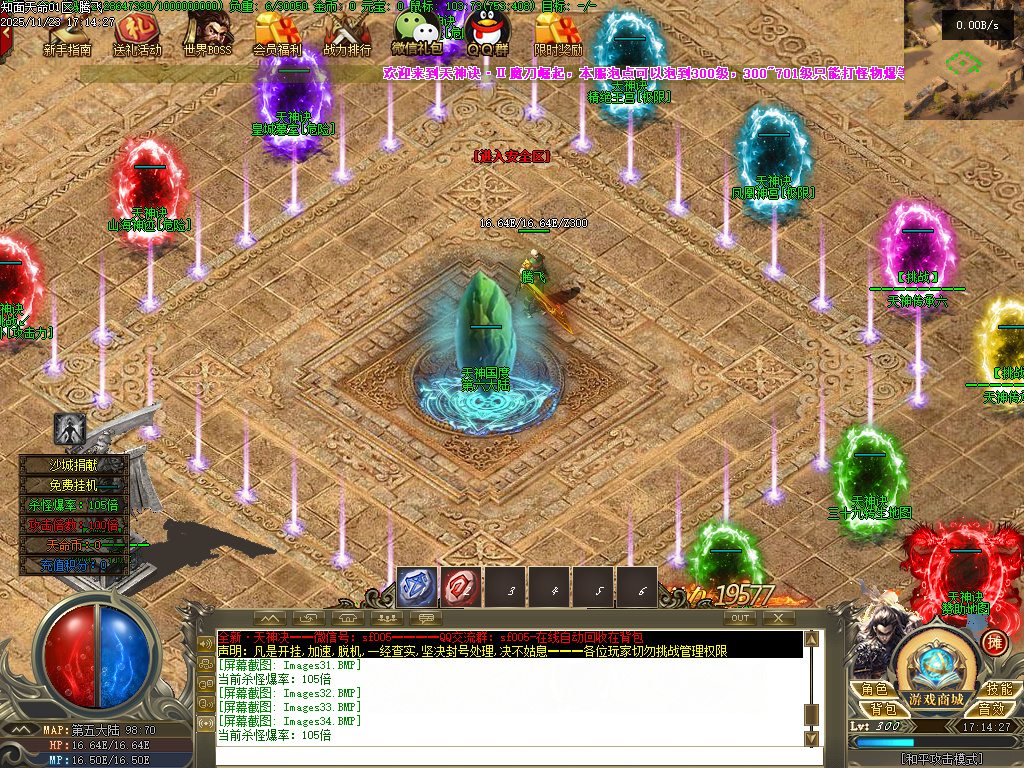Open the minimap
Image resolution: width=1024 pixels, height=768 pixels.
coord(964,60)
